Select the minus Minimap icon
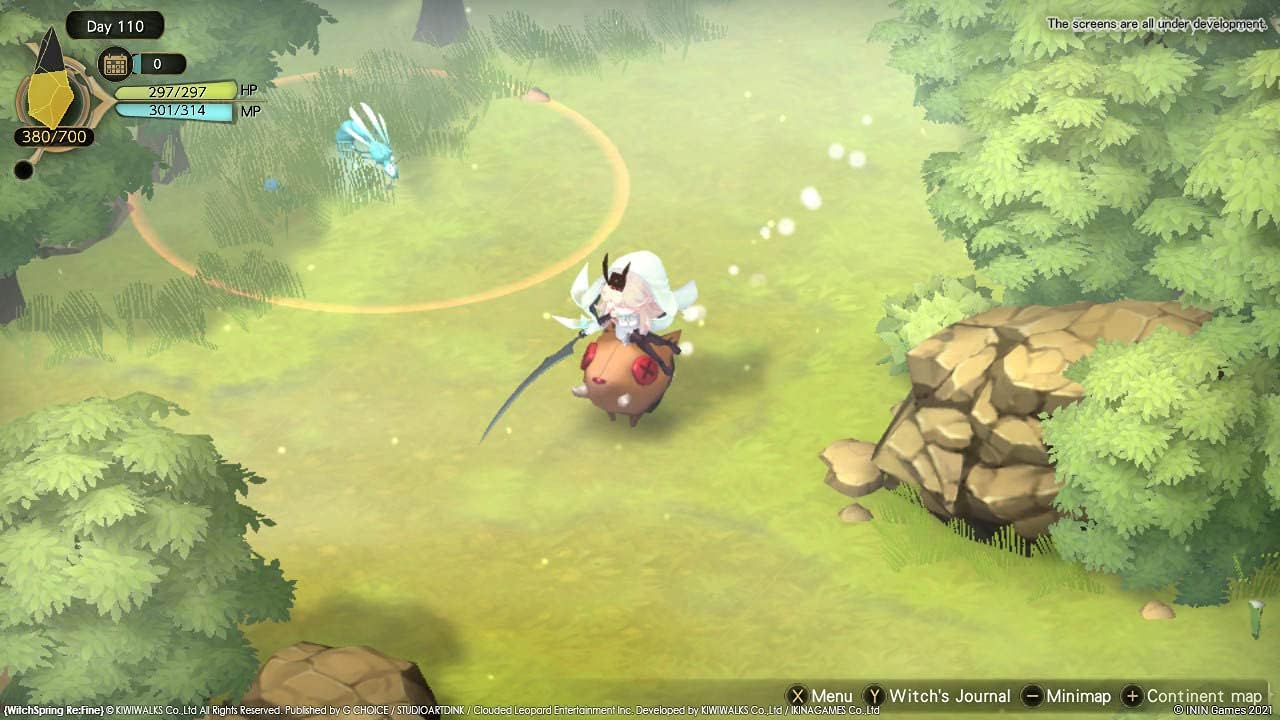This screenshot has height=720, width=1280. (x=1032, y=695)
